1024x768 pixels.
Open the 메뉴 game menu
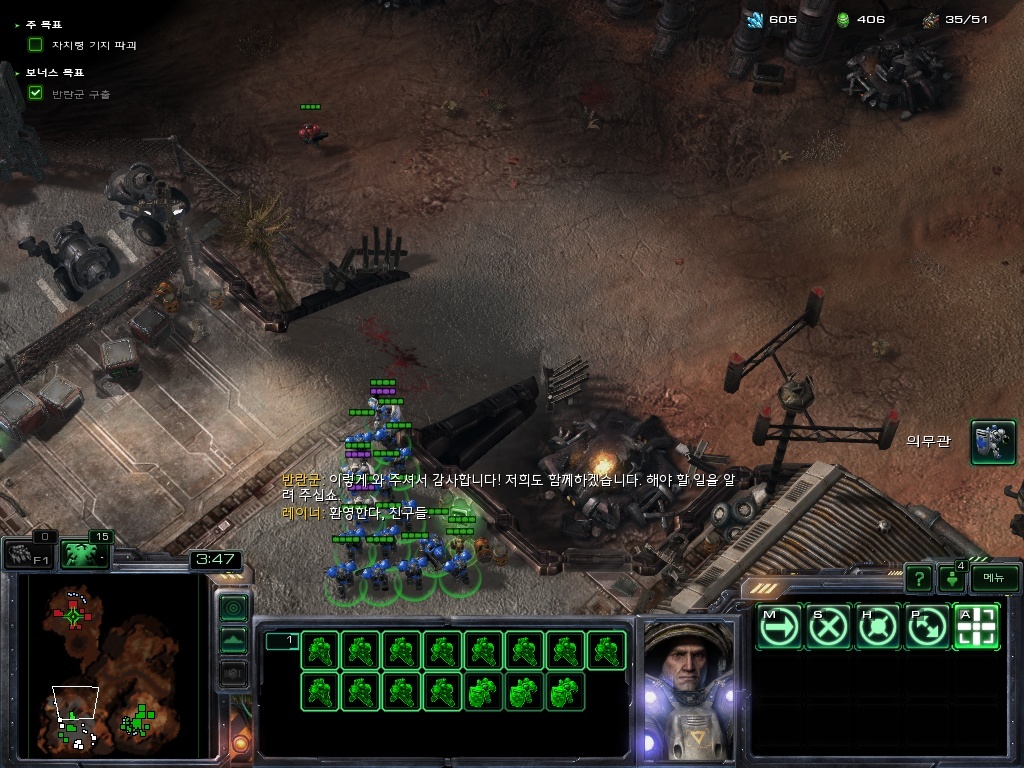click(x=994, y=578)
